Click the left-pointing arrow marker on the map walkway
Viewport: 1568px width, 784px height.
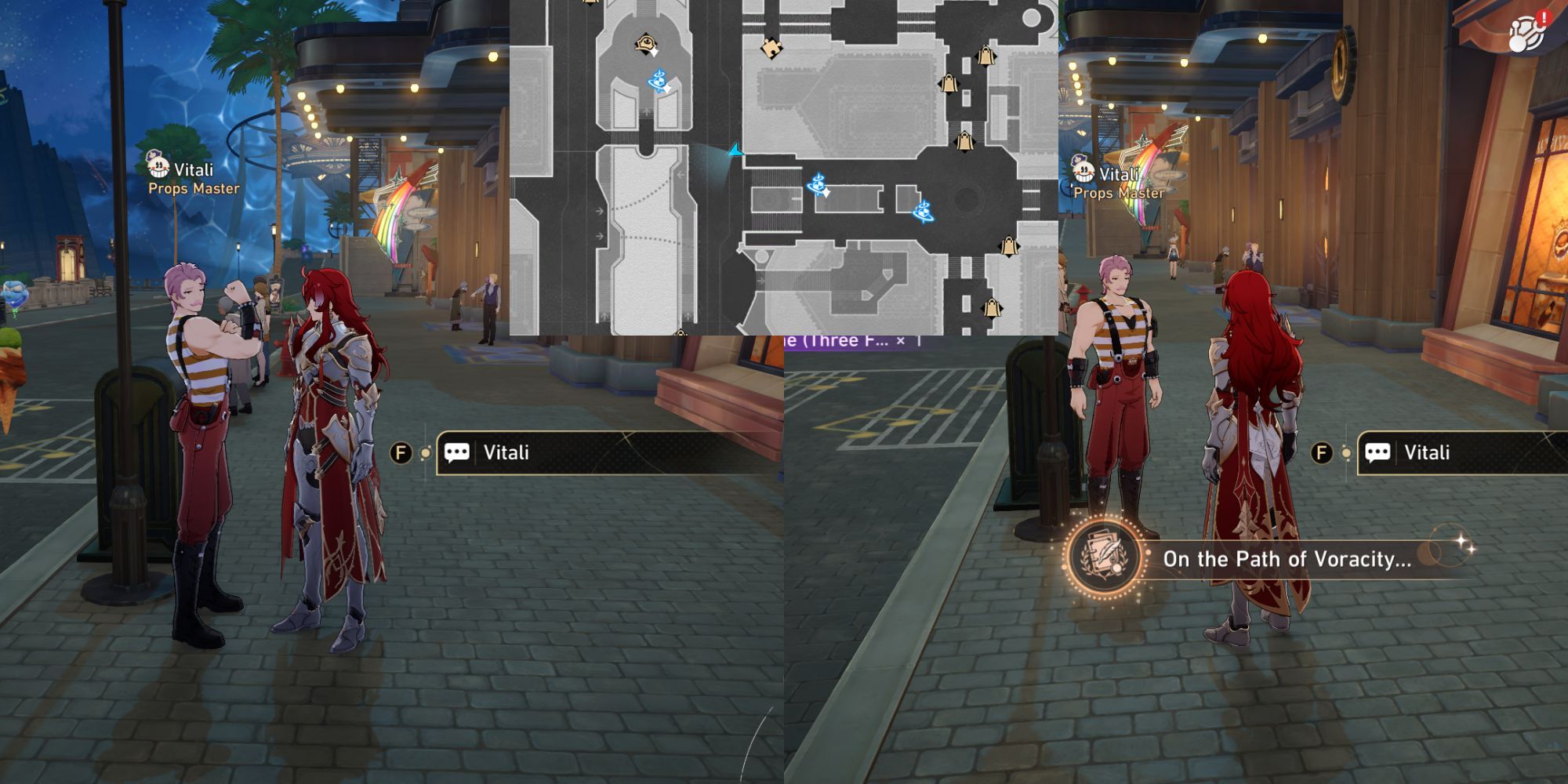point(679,173)
